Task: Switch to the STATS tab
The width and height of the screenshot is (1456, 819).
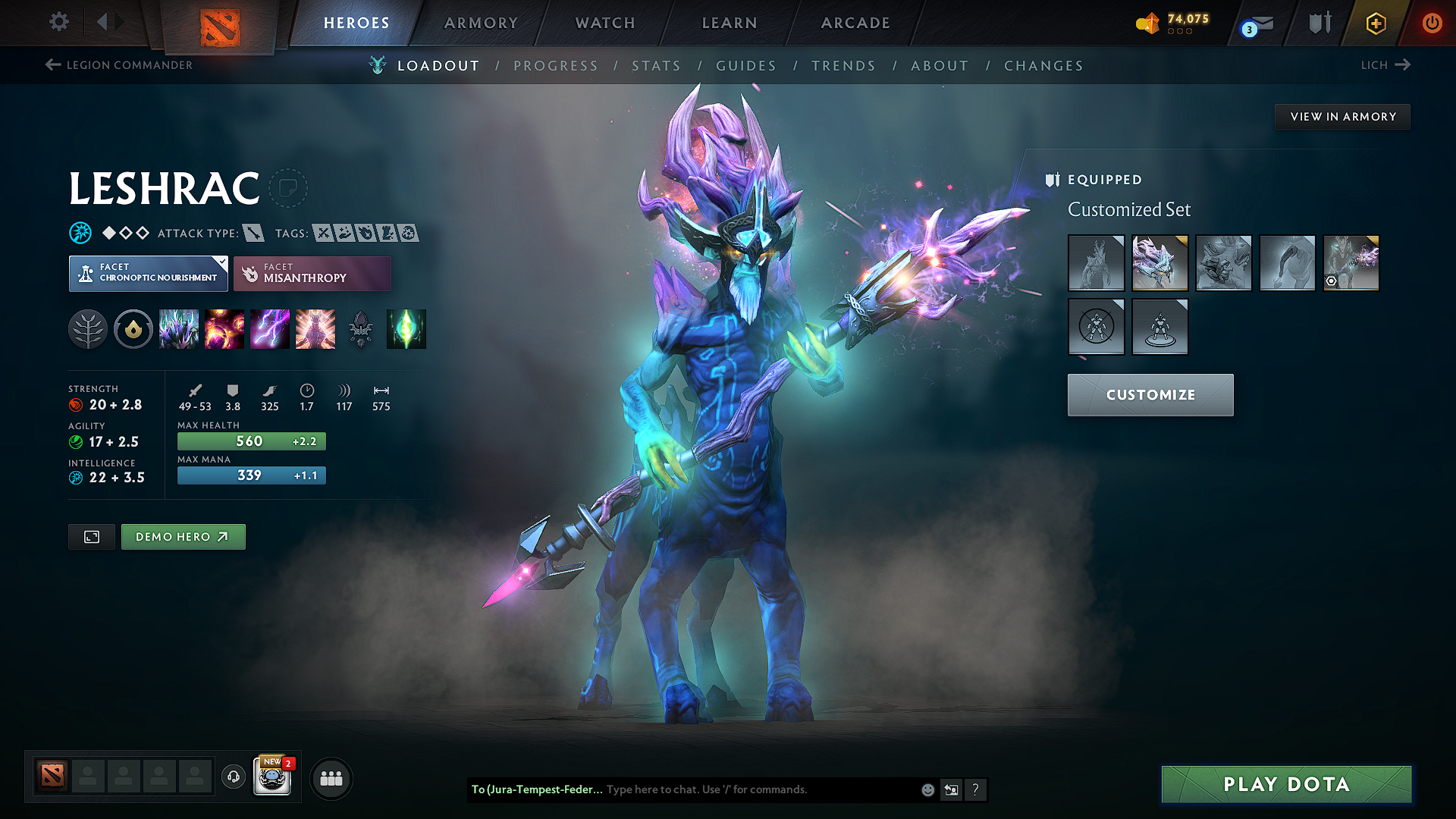Action: (656, 66)
